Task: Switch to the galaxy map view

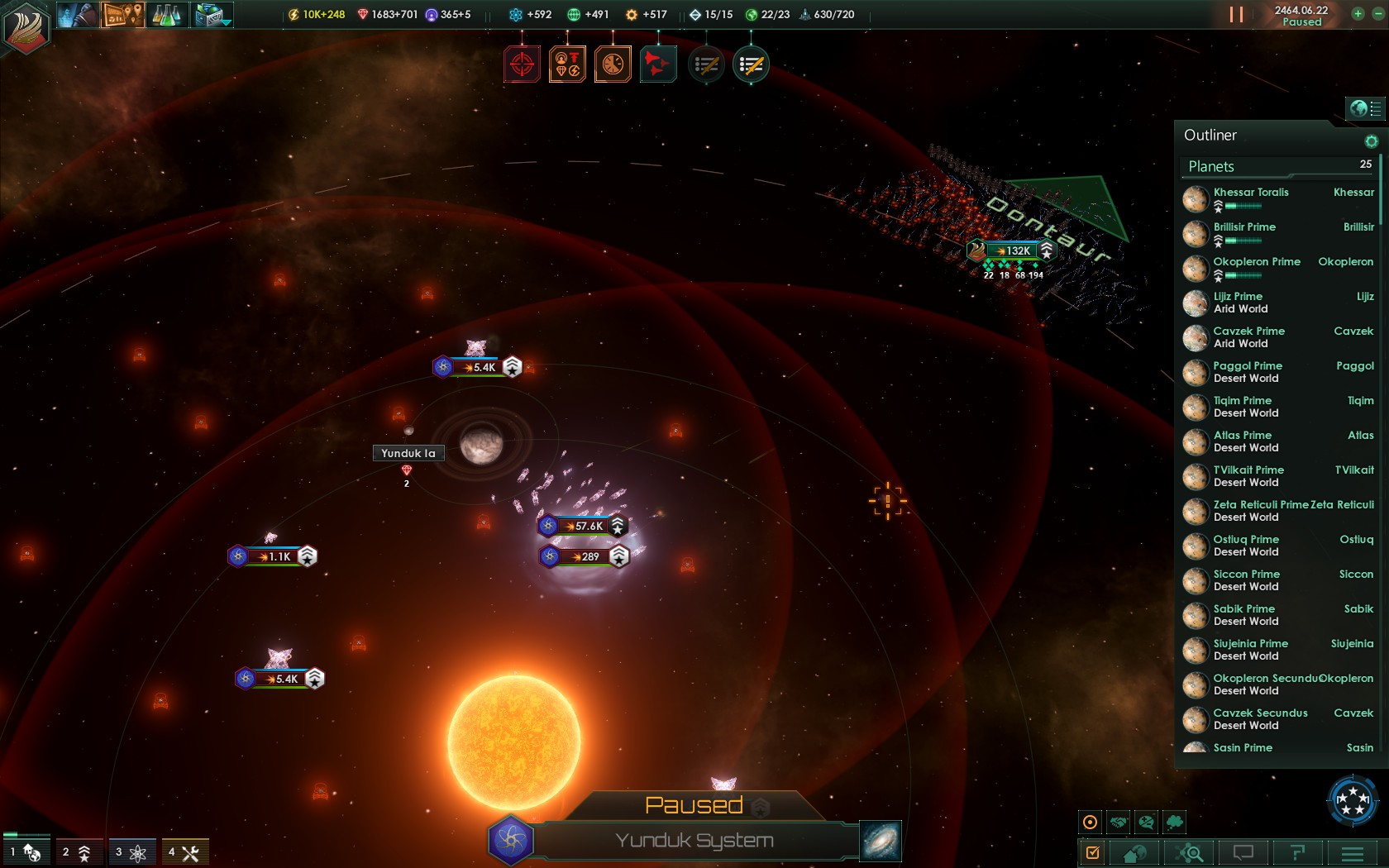Action: (880, 841)
